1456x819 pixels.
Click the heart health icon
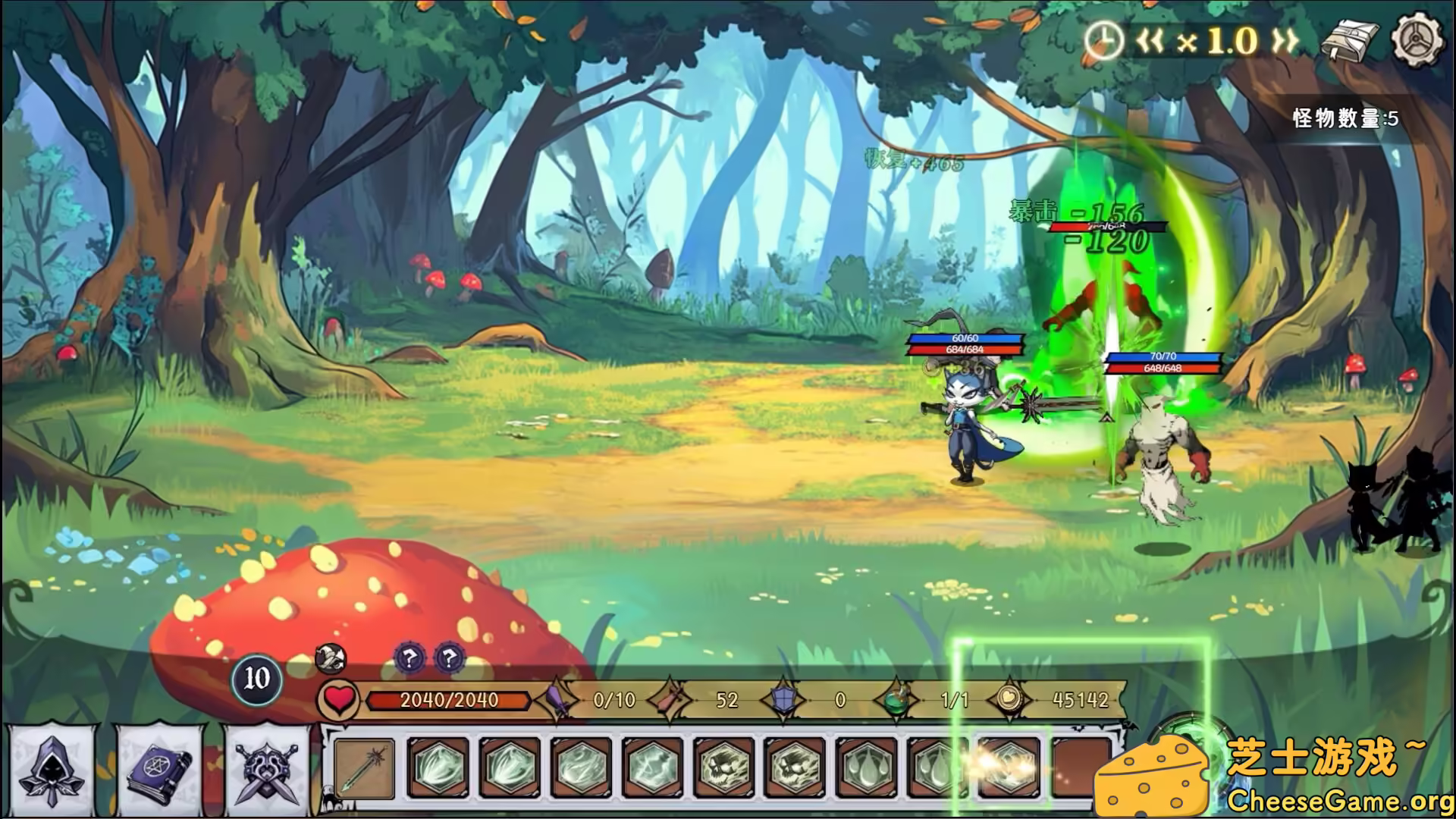[338, 701]
